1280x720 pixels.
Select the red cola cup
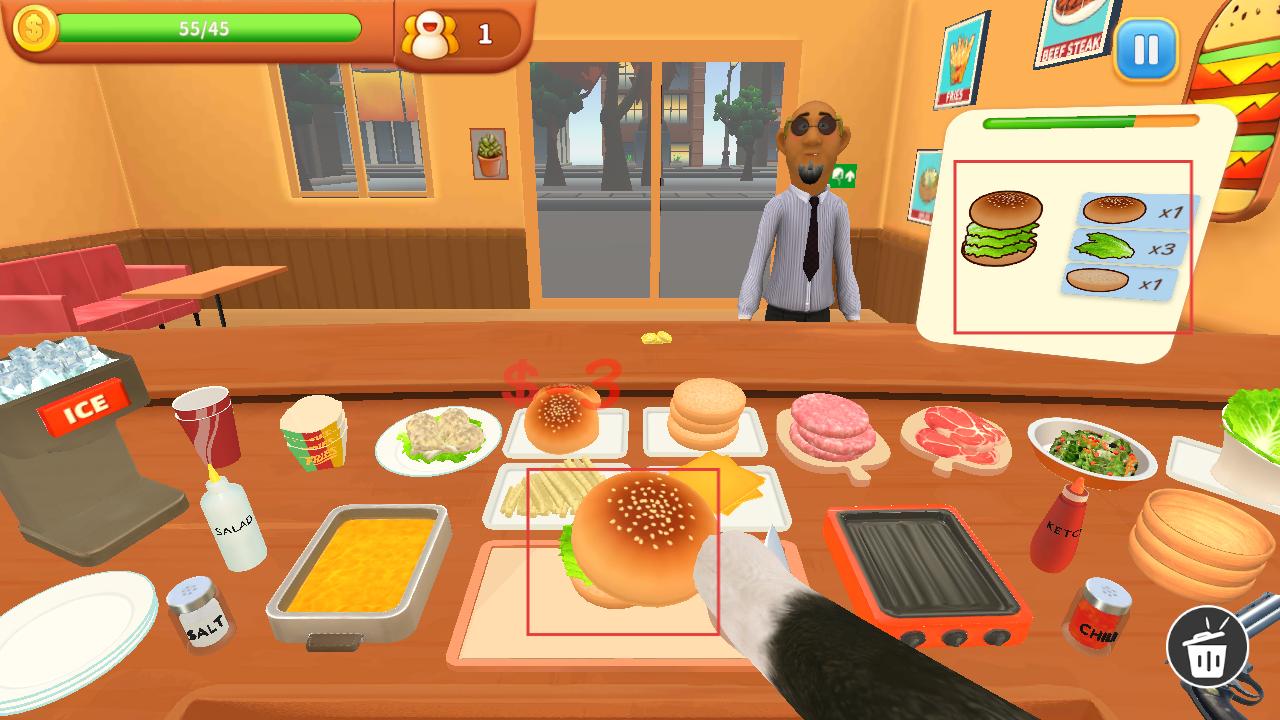pyautogui.click(x=207, y=423)
